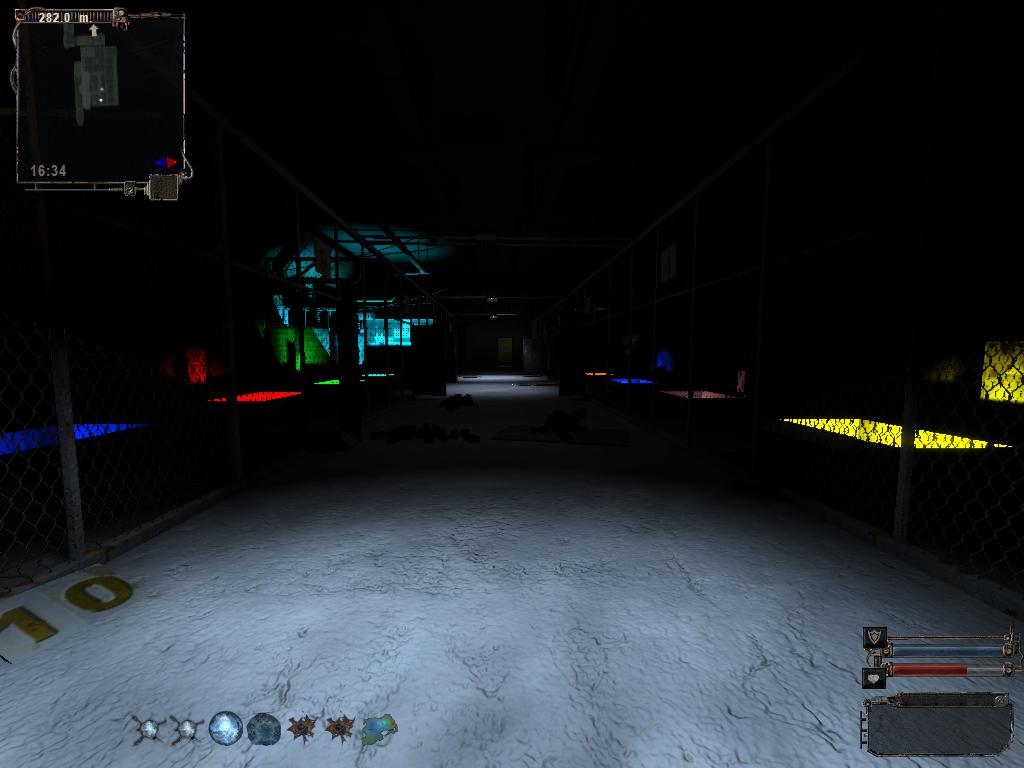Click the empty weapon ammo panel

939,726
